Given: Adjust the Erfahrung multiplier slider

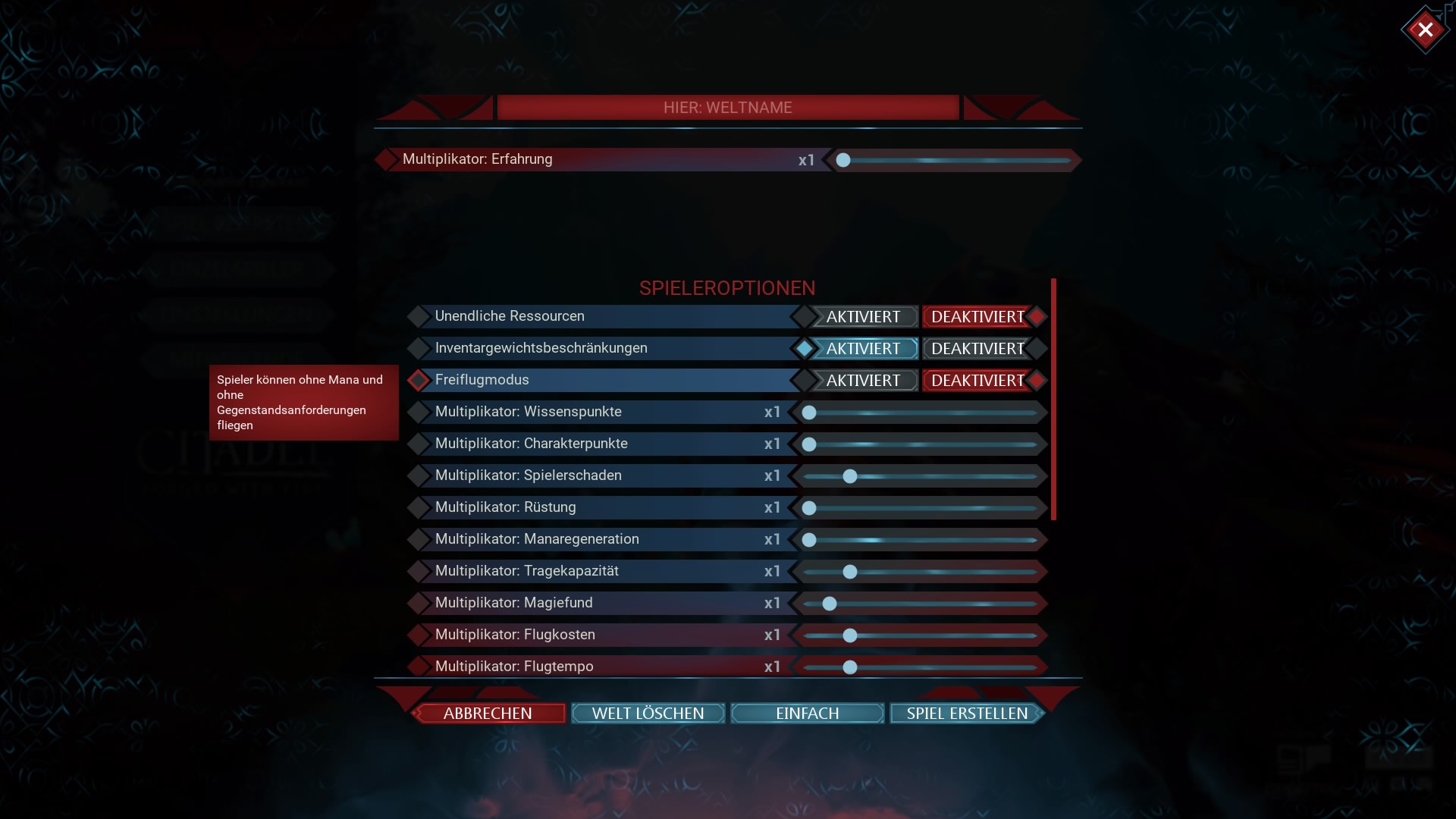Looking at the screenshot, I should [843, 160].
